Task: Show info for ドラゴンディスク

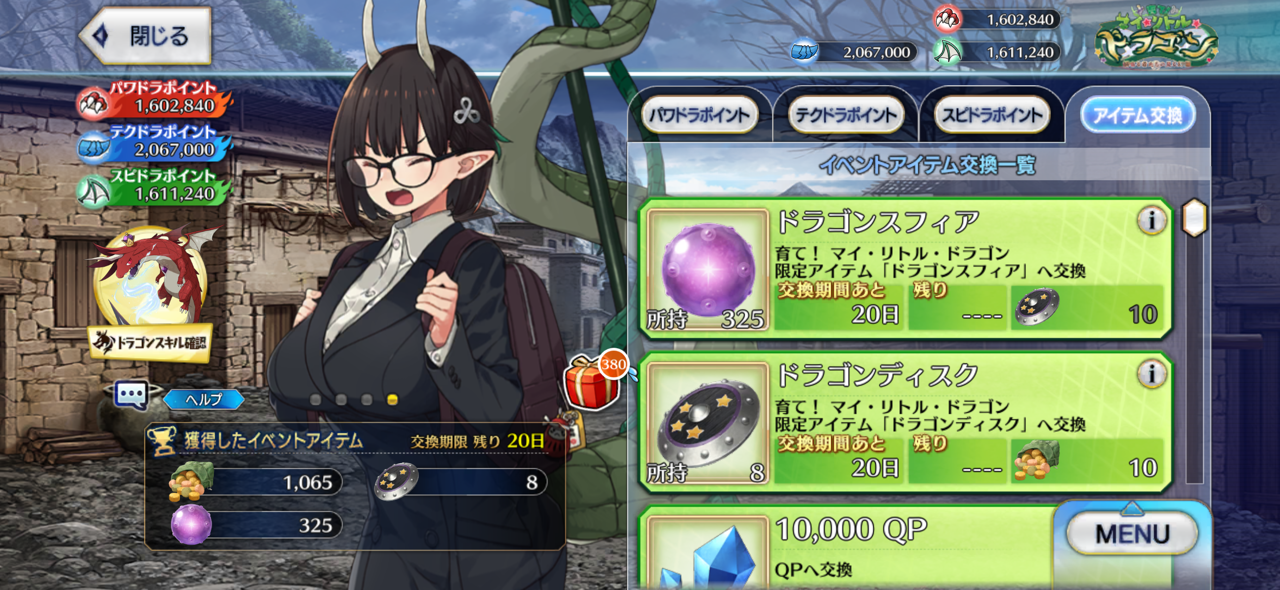Action: [1152, 374]
